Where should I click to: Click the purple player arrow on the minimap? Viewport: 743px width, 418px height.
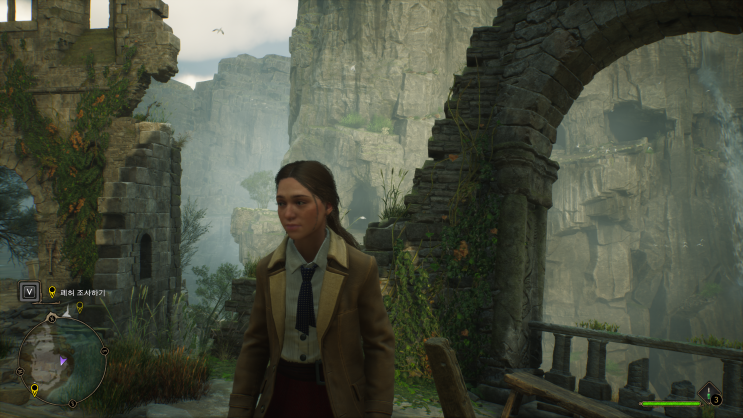(x=63, y=360)
